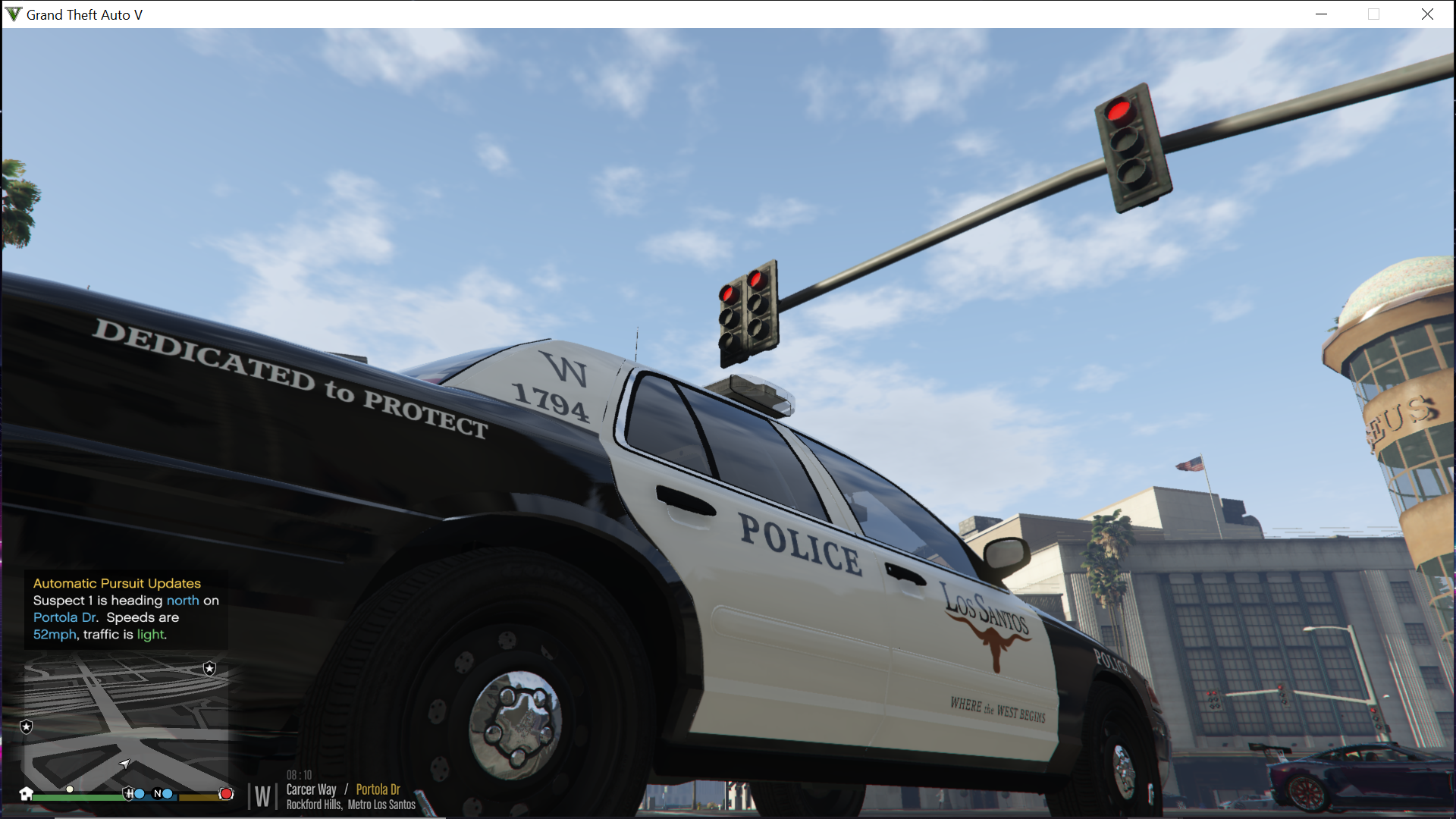
Task: Close the Grand Theft Auto V window
Action: point(1427,14)
